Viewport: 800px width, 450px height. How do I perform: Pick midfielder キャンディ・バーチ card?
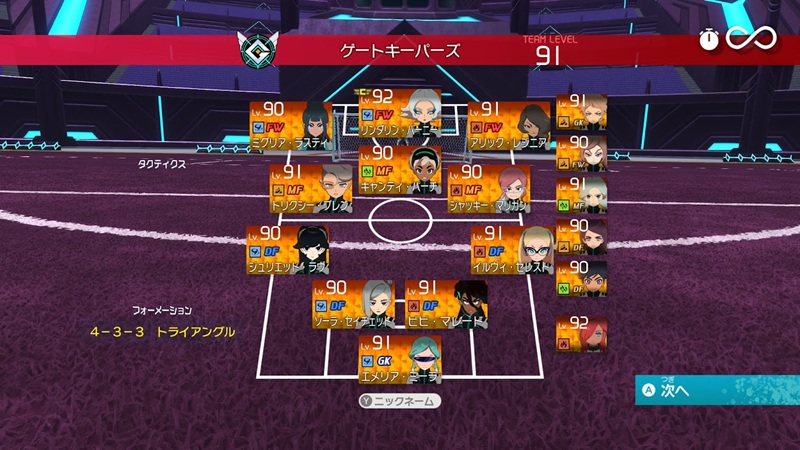[399, 168]
